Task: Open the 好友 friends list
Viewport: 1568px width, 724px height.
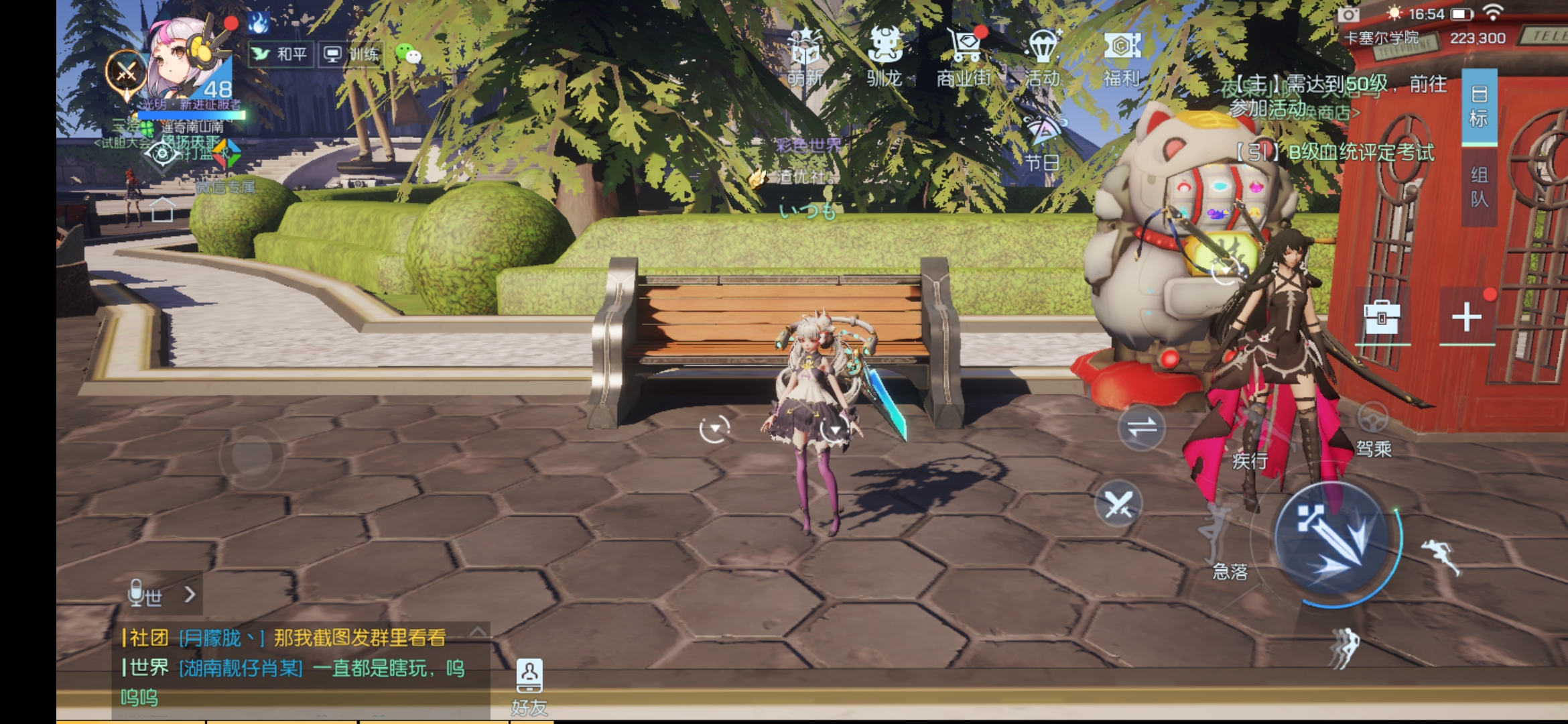Action: [529, 685]
